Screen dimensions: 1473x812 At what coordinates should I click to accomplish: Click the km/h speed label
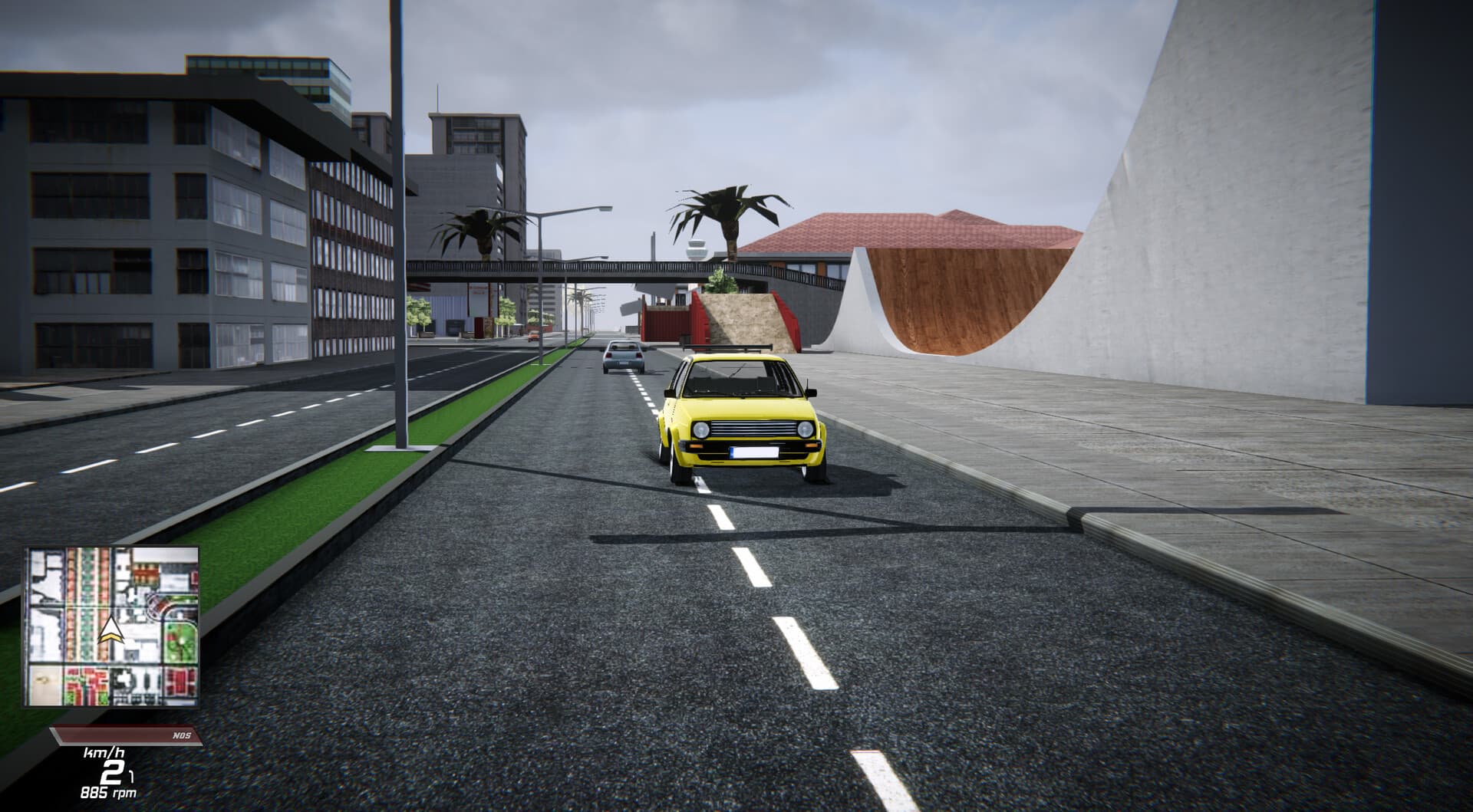(x=104, y=753)
